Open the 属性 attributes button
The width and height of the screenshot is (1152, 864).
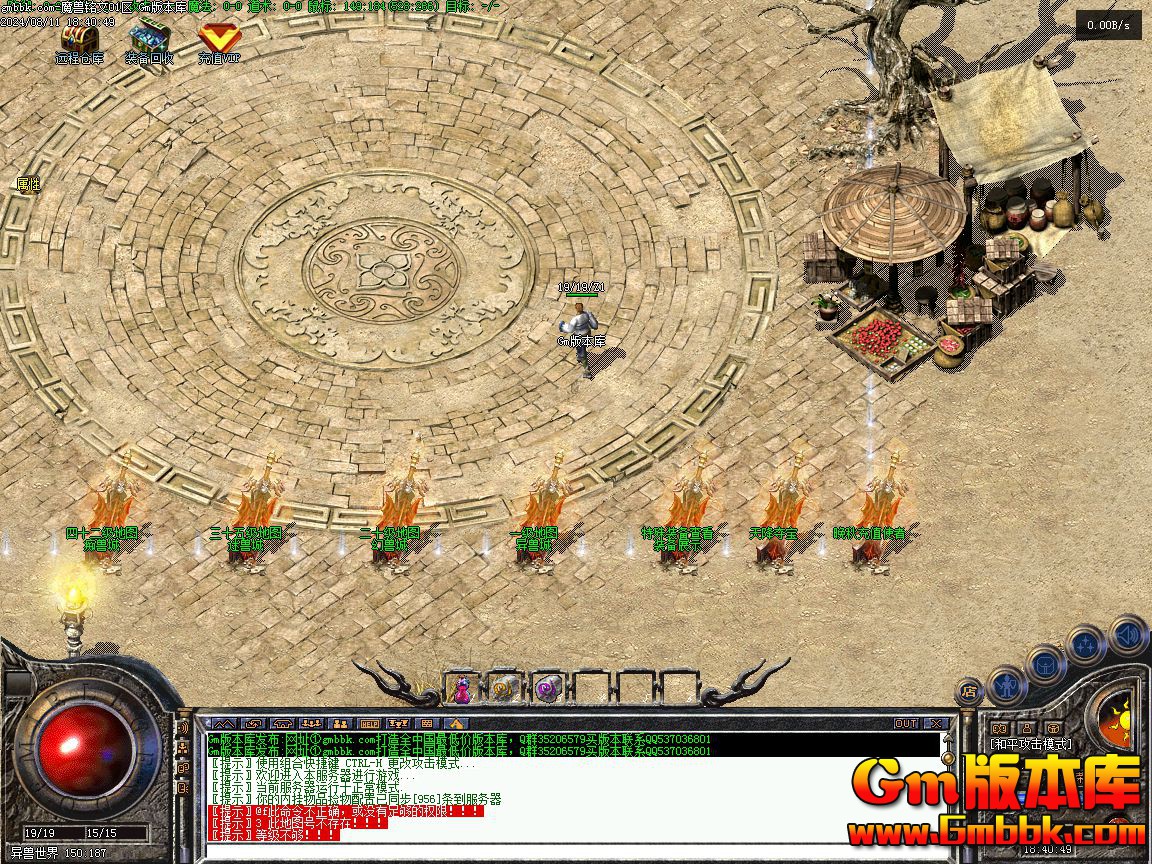pos(28,184)
